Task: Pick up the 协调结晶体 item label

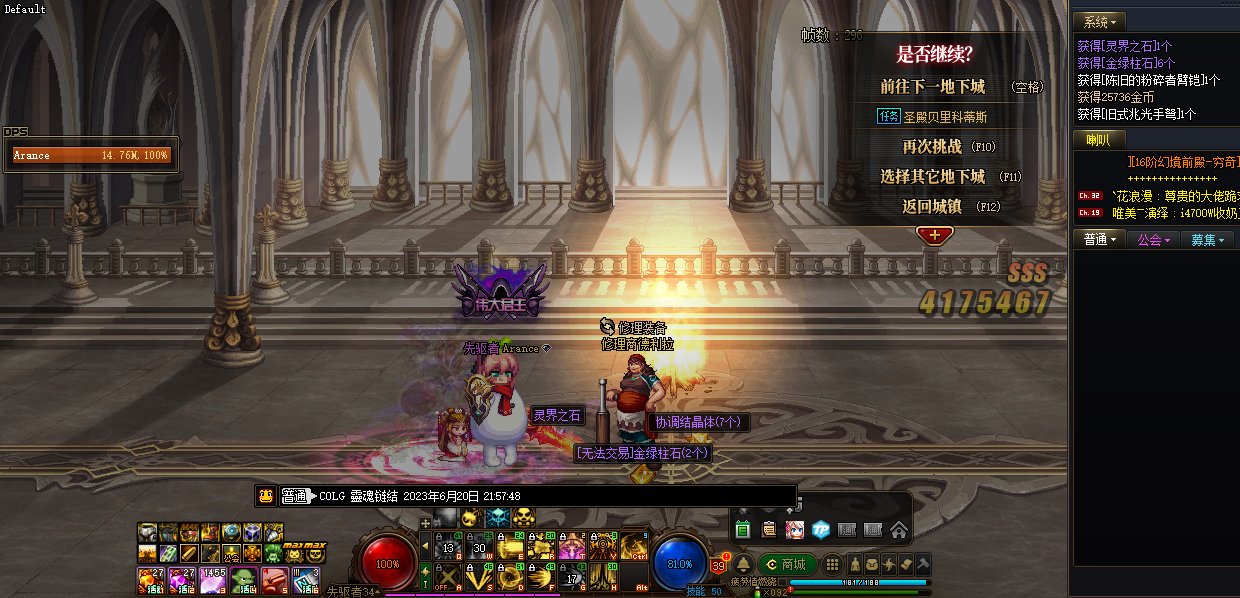Action: point(697,422)
